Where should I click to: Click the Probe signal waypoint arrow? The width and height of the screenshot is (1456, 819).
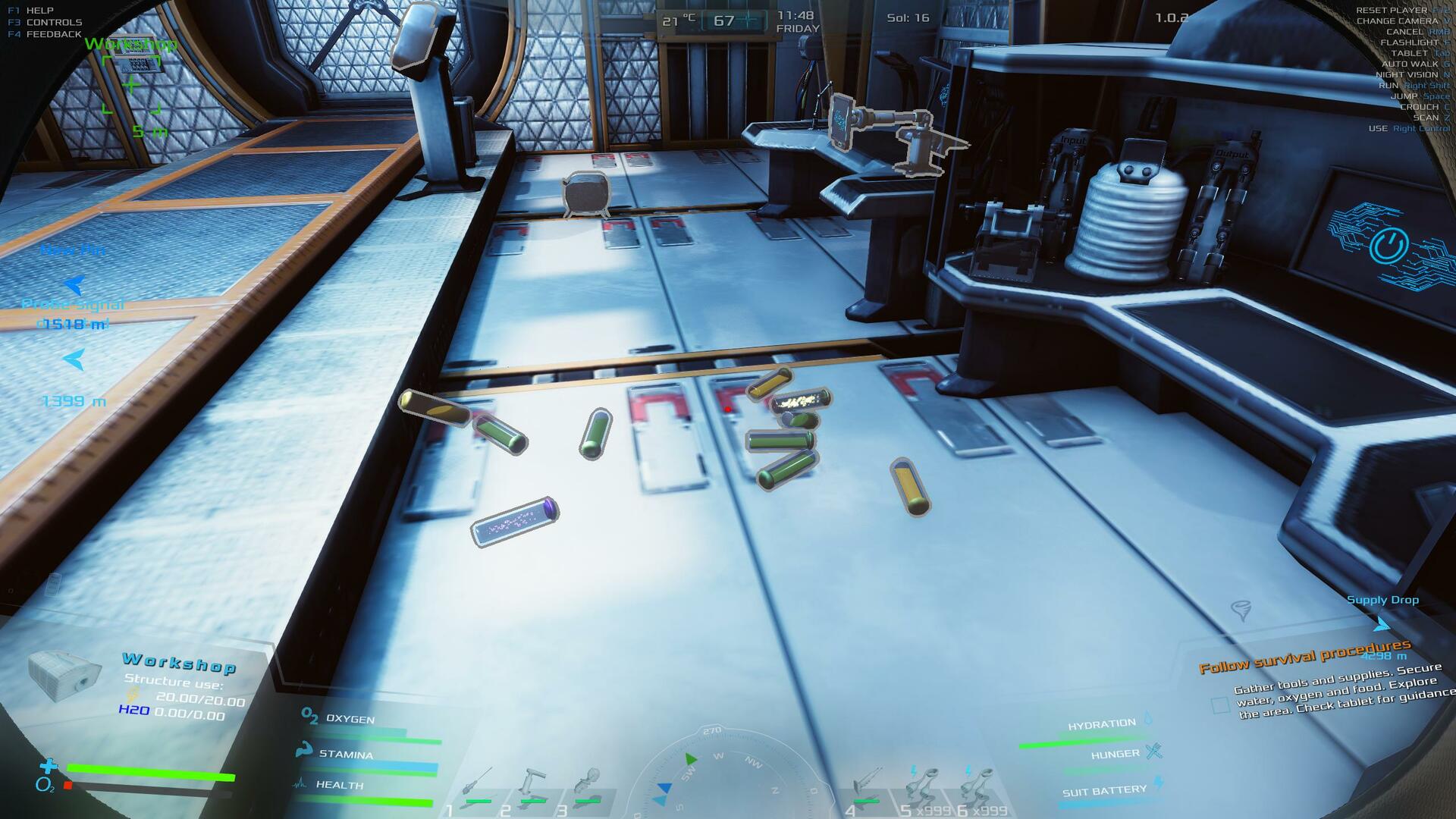pyautogui.click(x=74, y=359)
